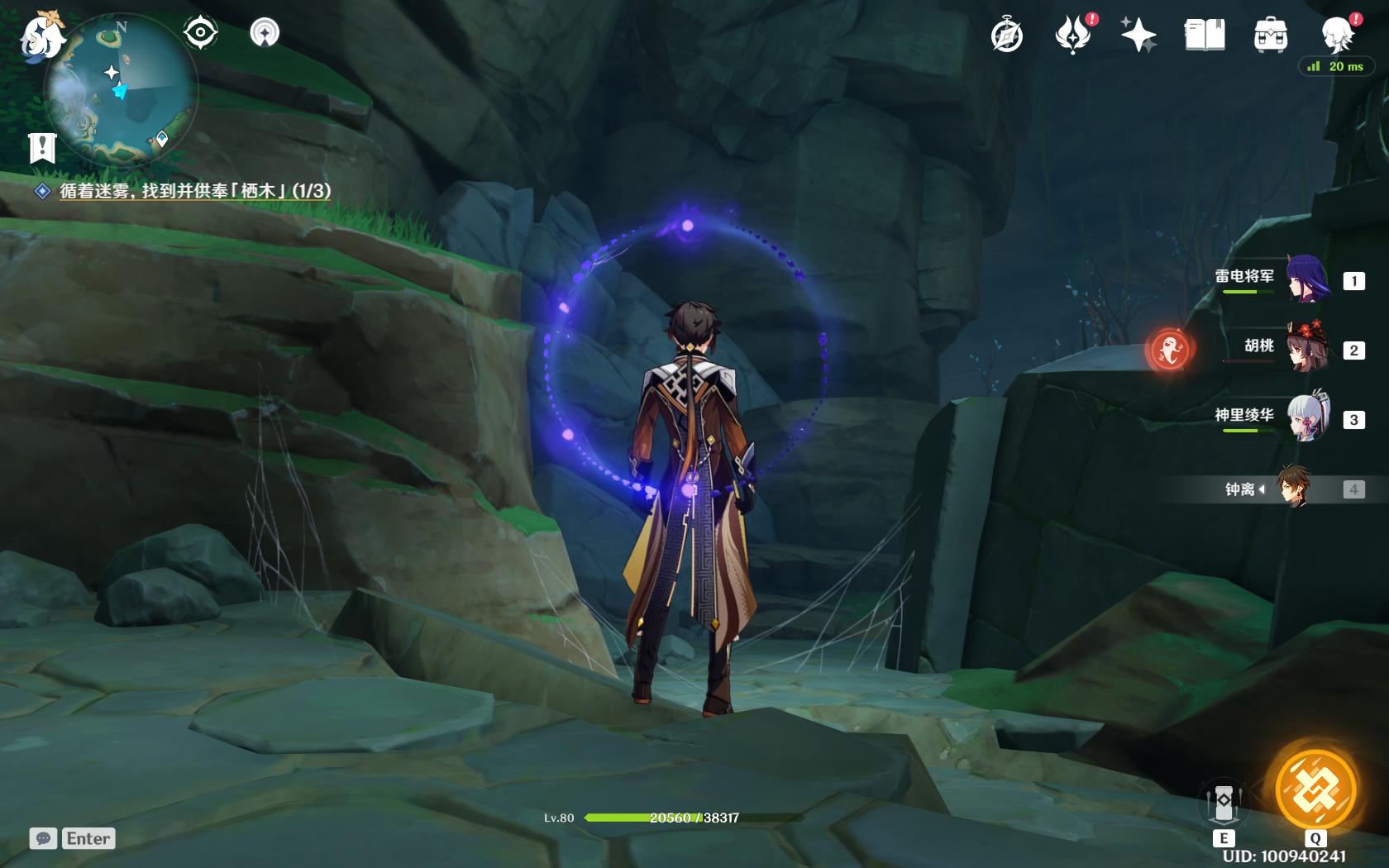Open the events icon with red alert
The height and width of the screenshot is (868, 1389).
(1074, 36)
